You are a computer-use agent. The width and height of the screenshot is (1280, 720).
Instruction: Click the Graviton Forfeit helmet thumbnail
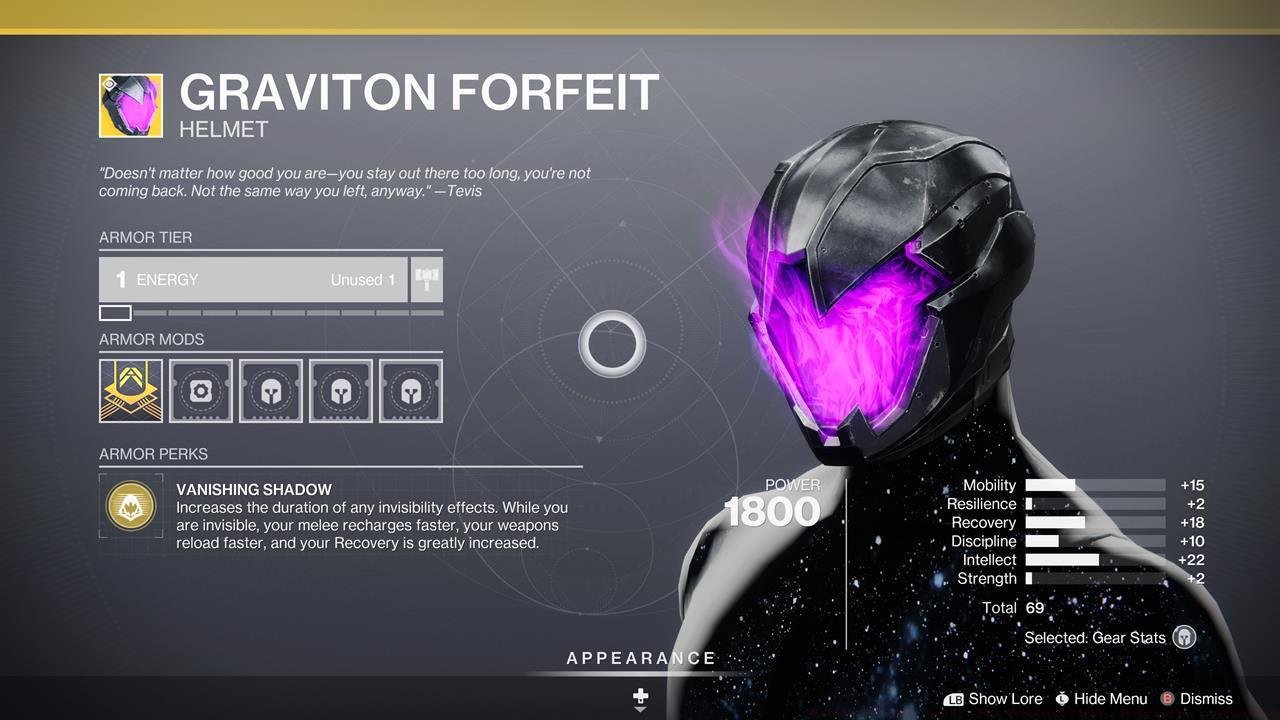point(130,106)
